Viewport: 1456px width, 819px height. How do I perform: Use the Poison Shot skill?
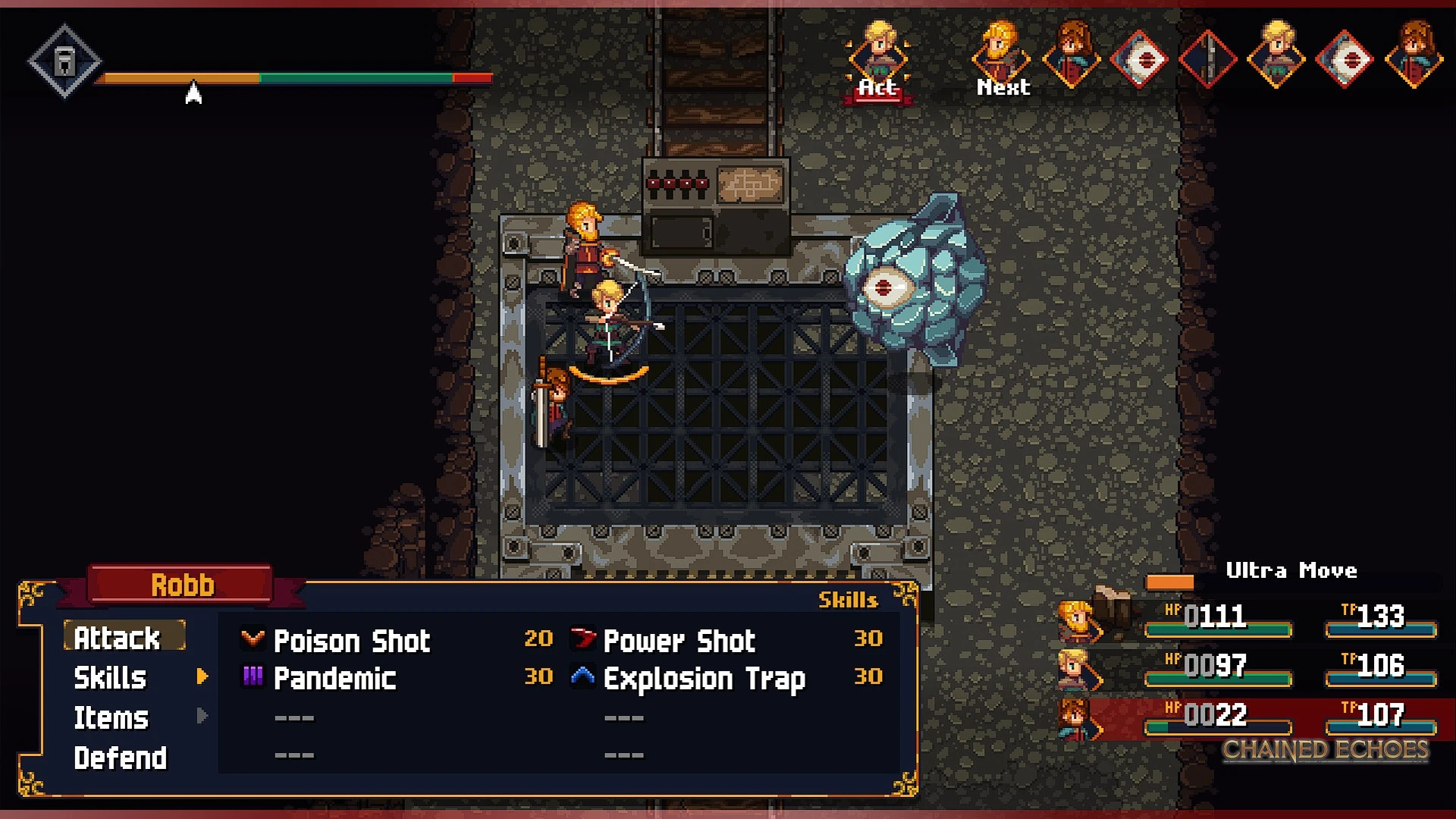[x=351, y=641]
